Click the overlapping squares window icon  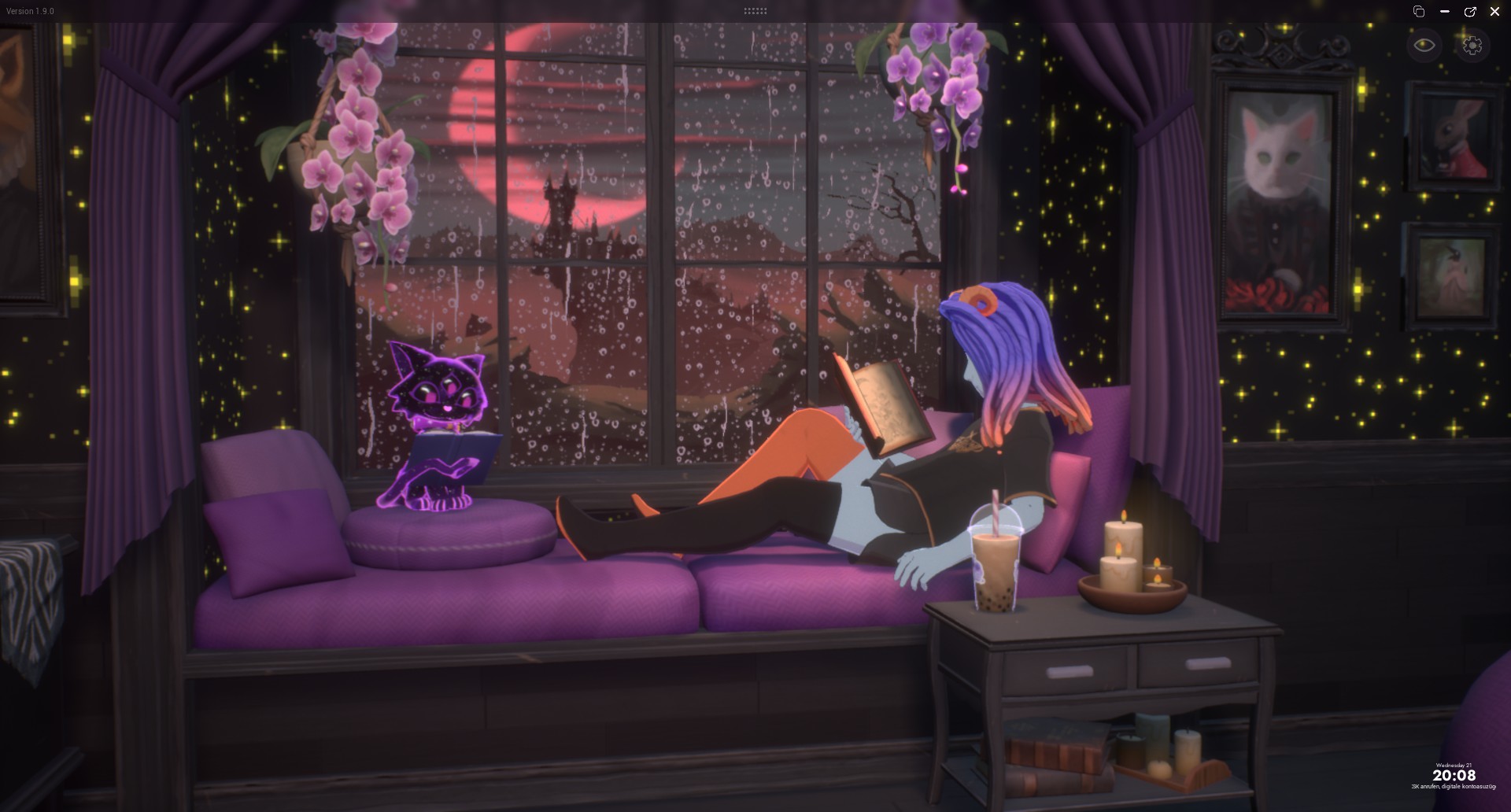(1419, 11)
